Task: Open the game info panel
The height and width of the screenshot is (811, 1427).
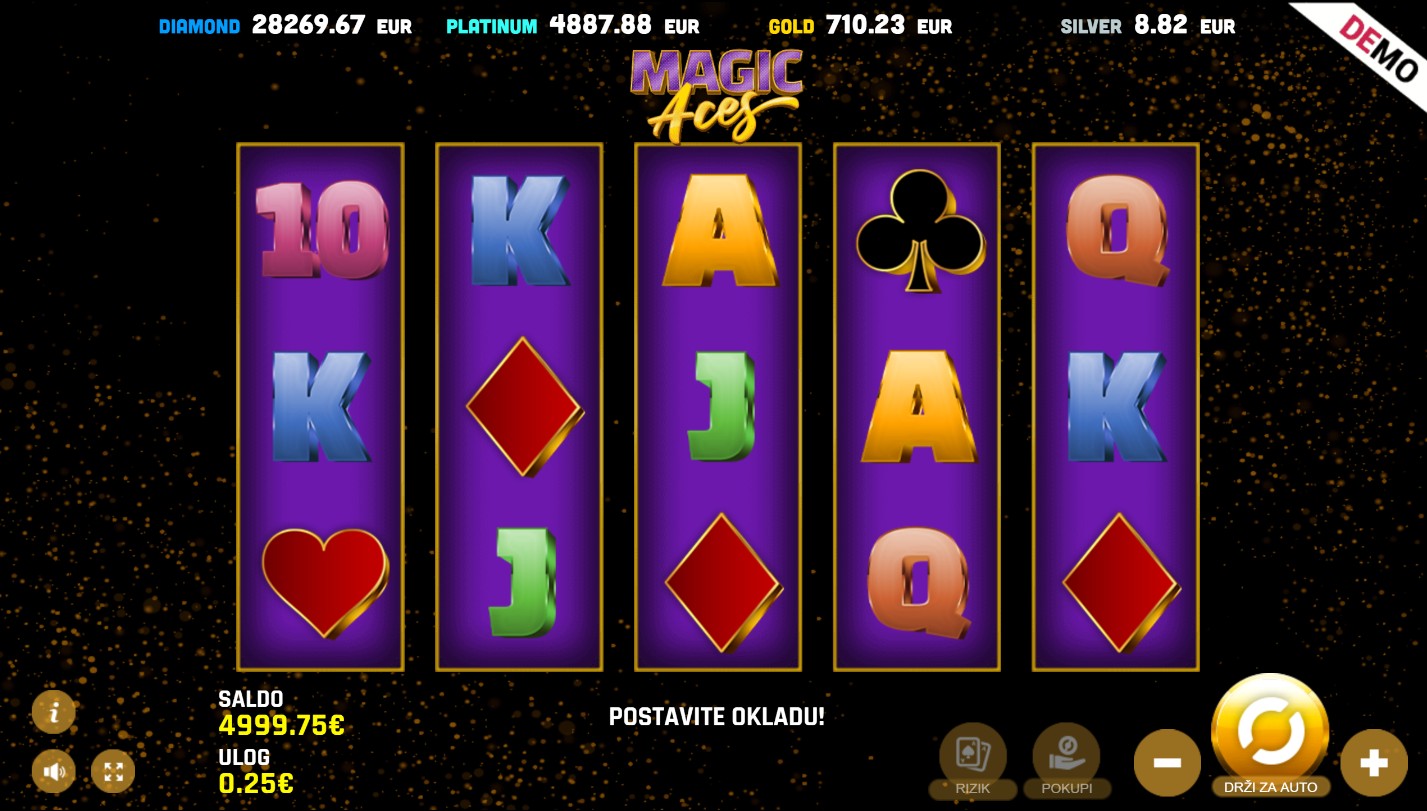Action: 54,712
